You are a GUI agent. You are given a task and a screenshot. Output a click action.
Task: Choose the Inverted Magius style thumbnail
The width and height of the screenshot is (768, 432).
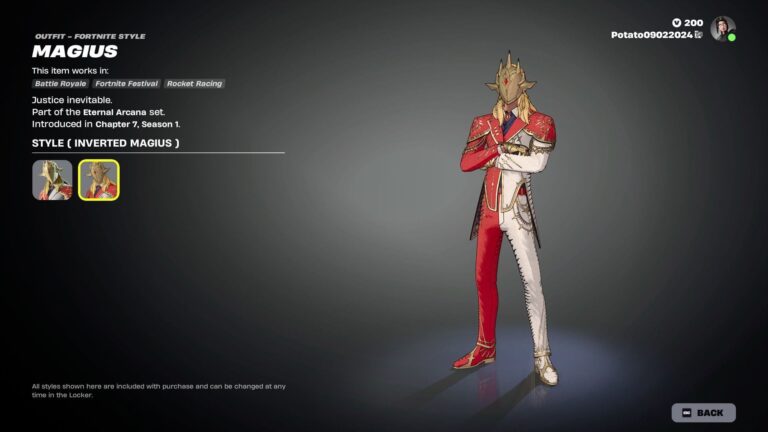tap(99, 180)
